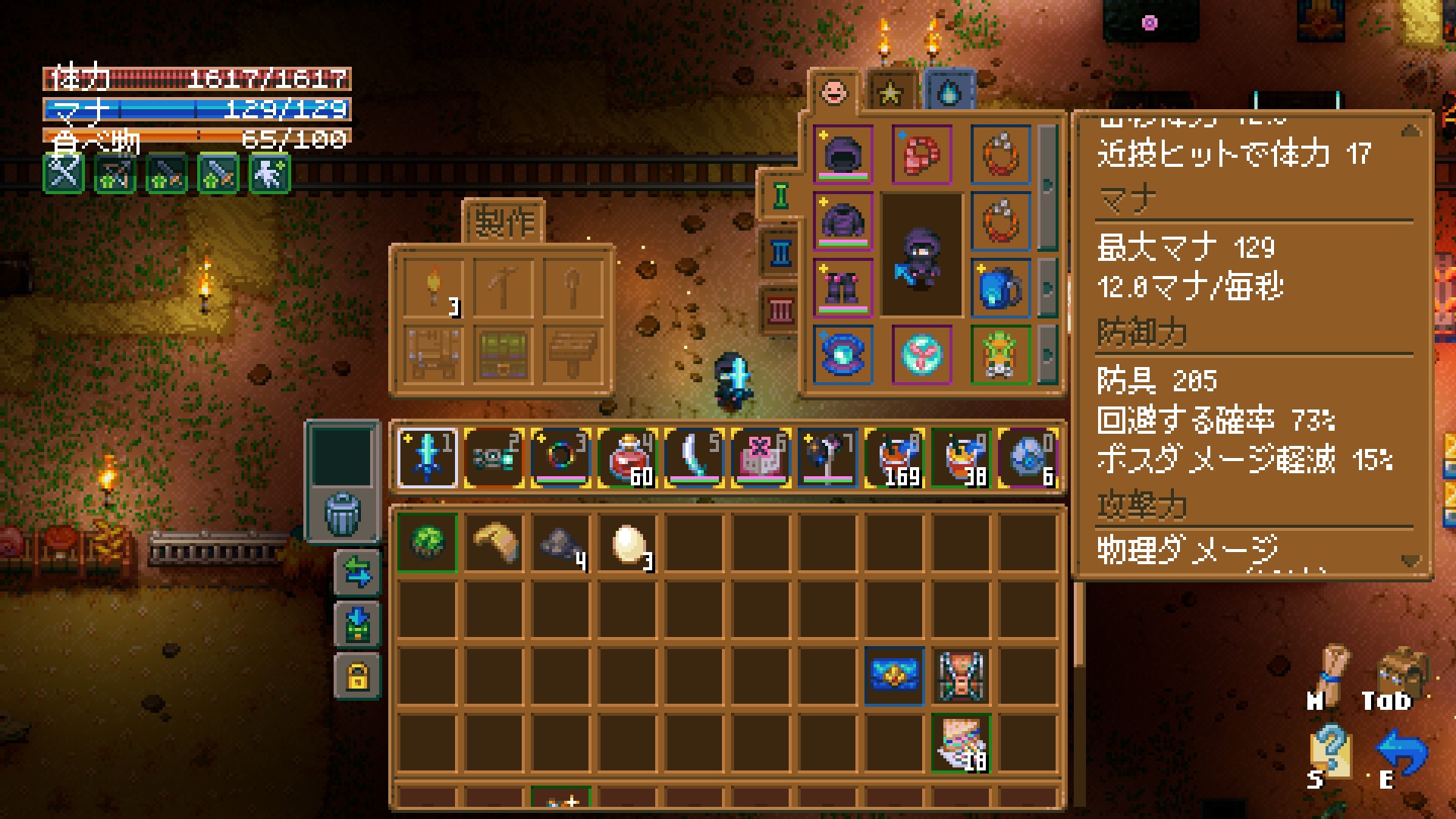1456x819 pixels.
Task: Choose equipment preset I
Action: pos(780,196)
